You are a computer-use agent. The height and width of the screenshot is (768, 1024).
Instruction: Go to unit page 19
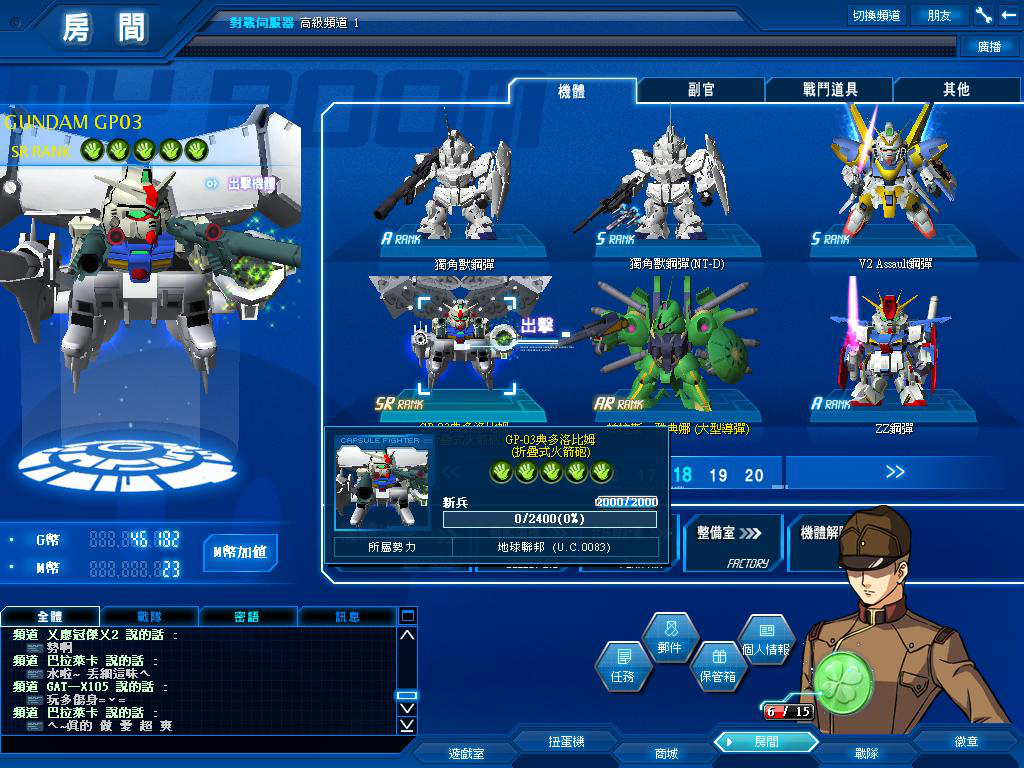click(x=718, y=475)
